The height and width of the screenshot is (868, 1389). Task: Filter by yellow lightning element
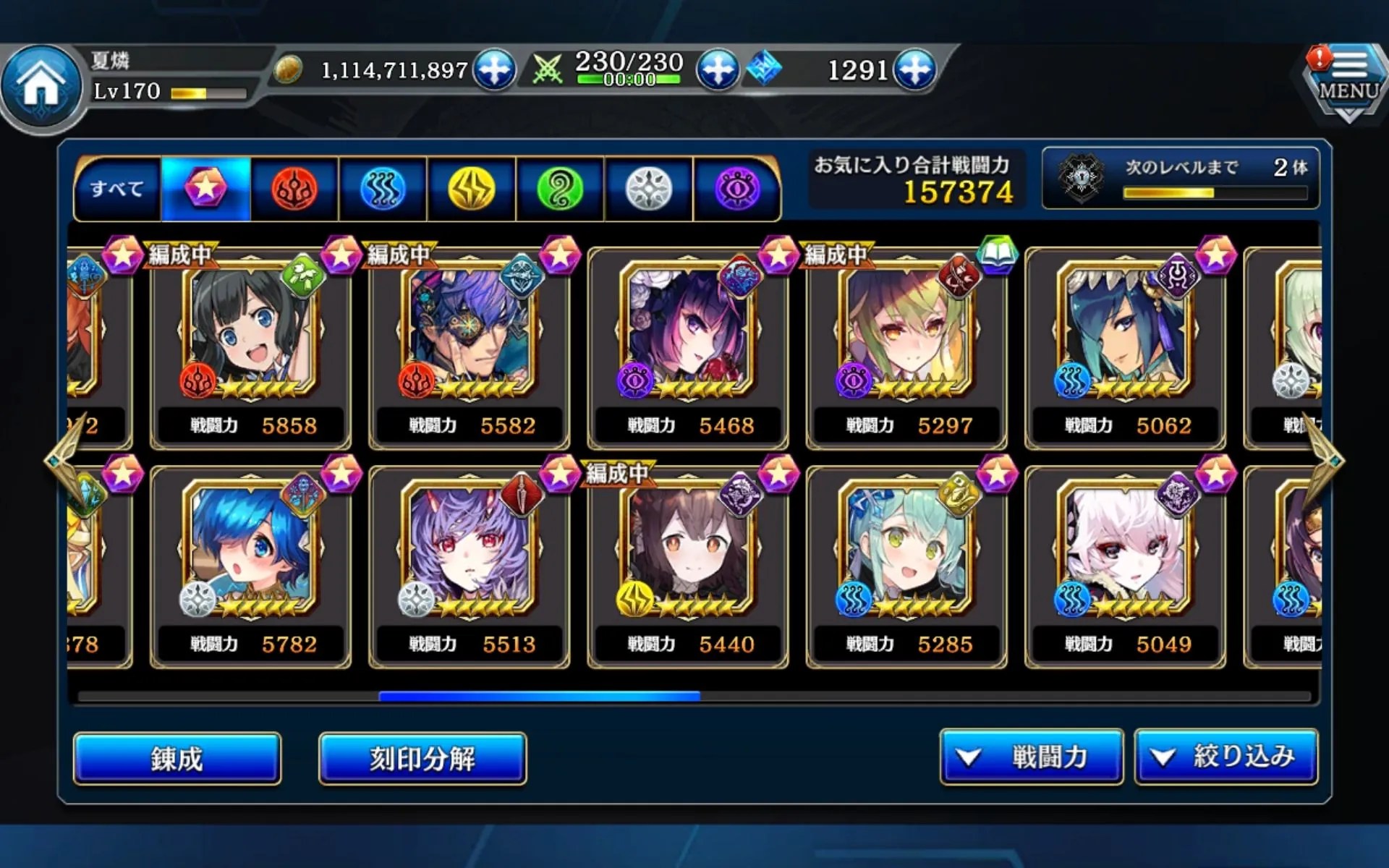coord(472,190)
